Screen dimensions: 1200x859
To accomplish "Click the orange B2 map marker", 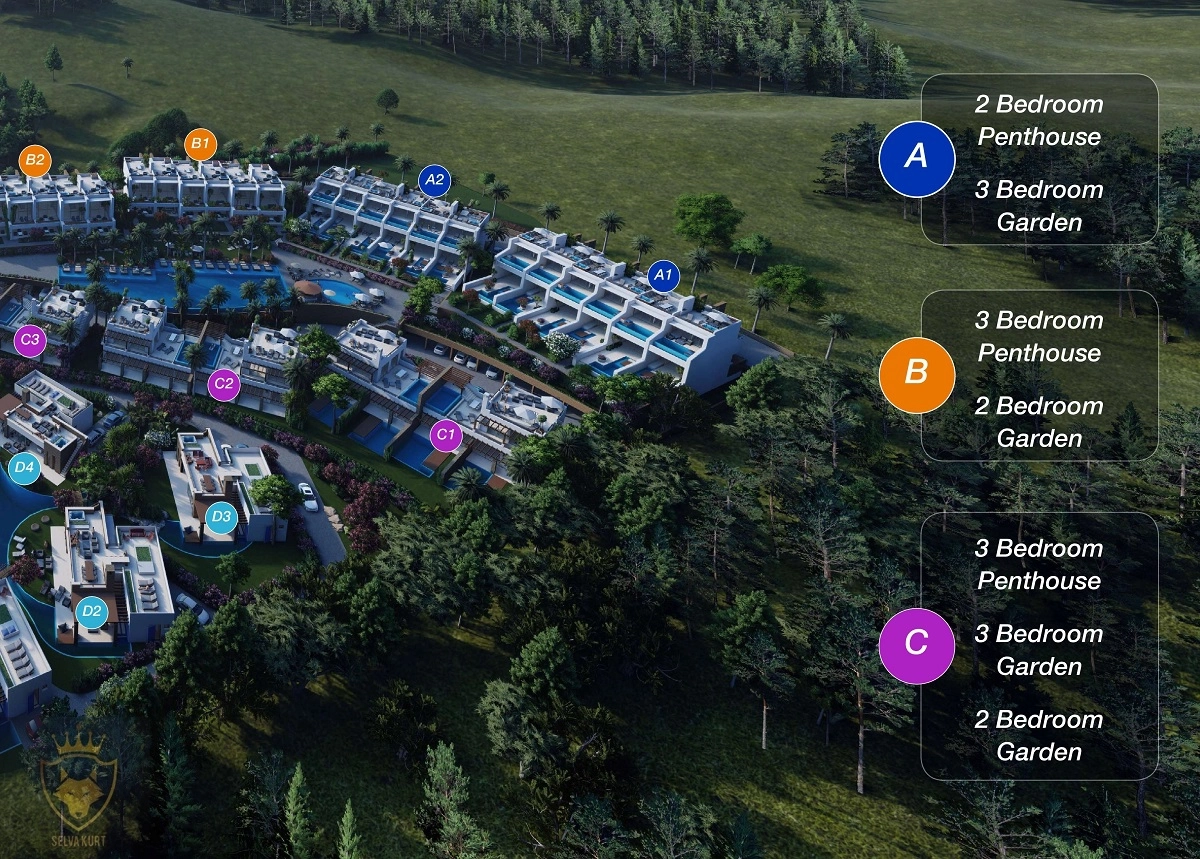I will click(x=35, y=160).
